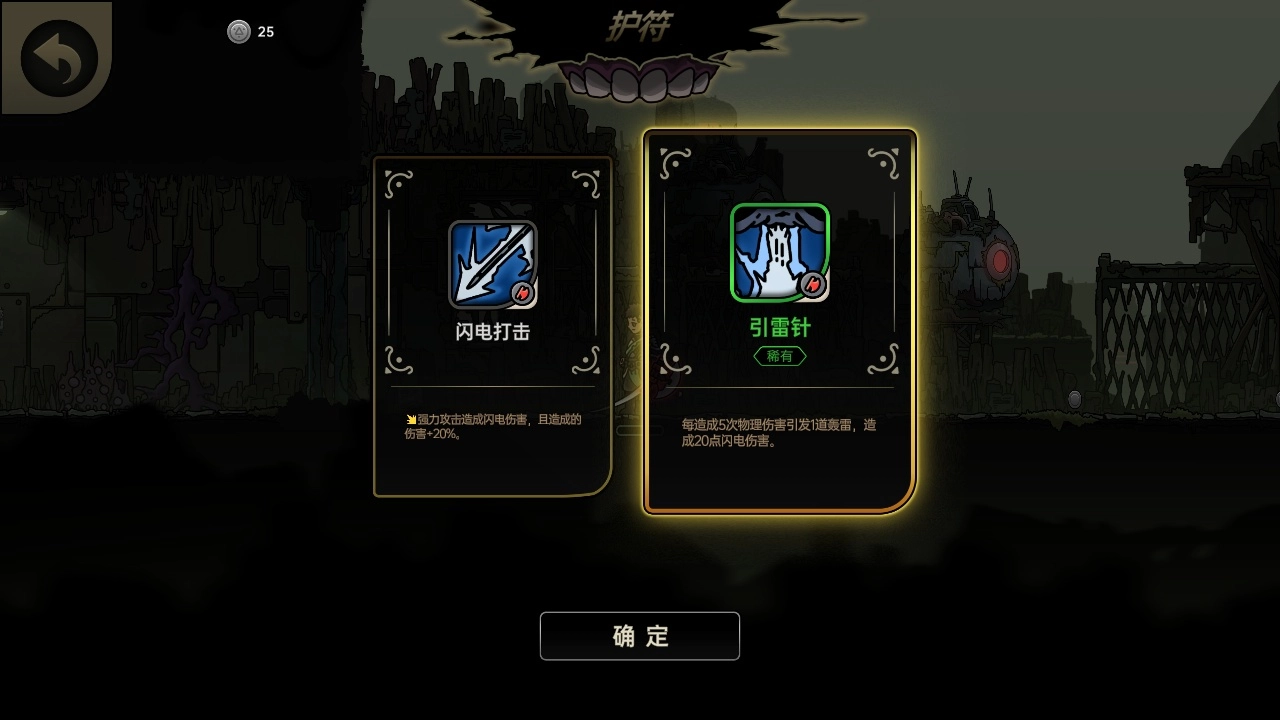The width and height of the screenshot is (1280, 720).
Task: Click the green 引雷针 title text
Action: [780, 327]
